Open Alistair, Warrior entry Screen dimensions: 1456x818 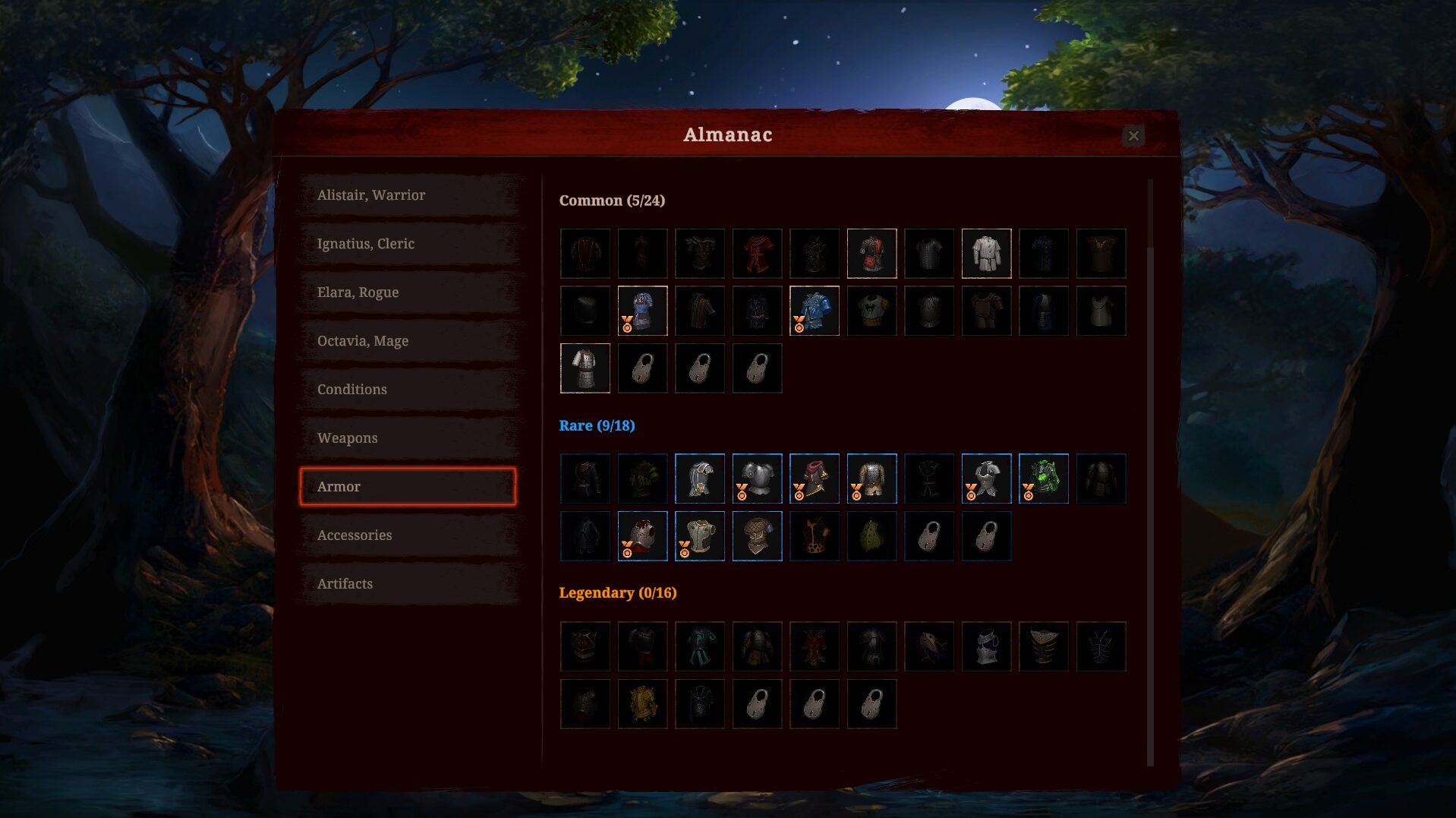[x=408, y=195]
